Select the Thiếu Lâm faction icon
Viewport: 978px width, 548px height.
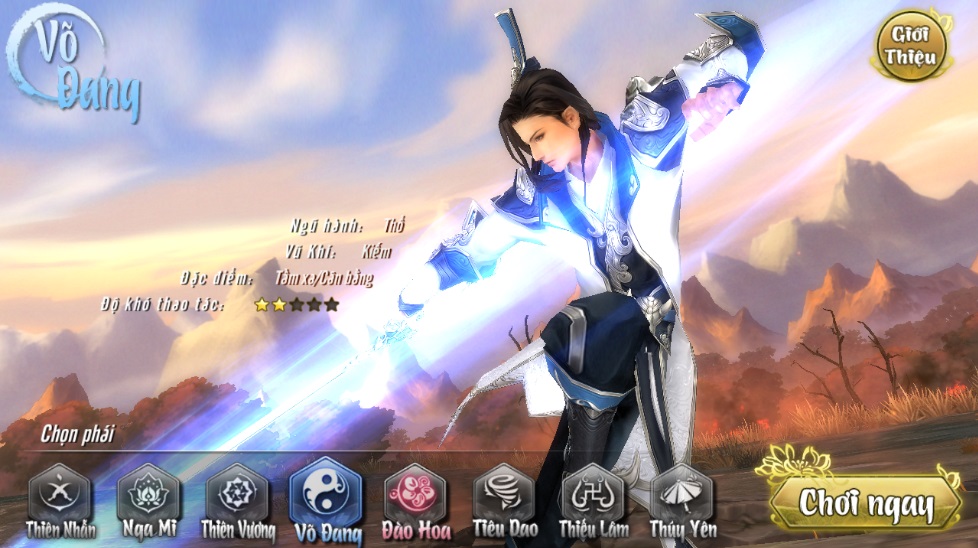point(593,493)
